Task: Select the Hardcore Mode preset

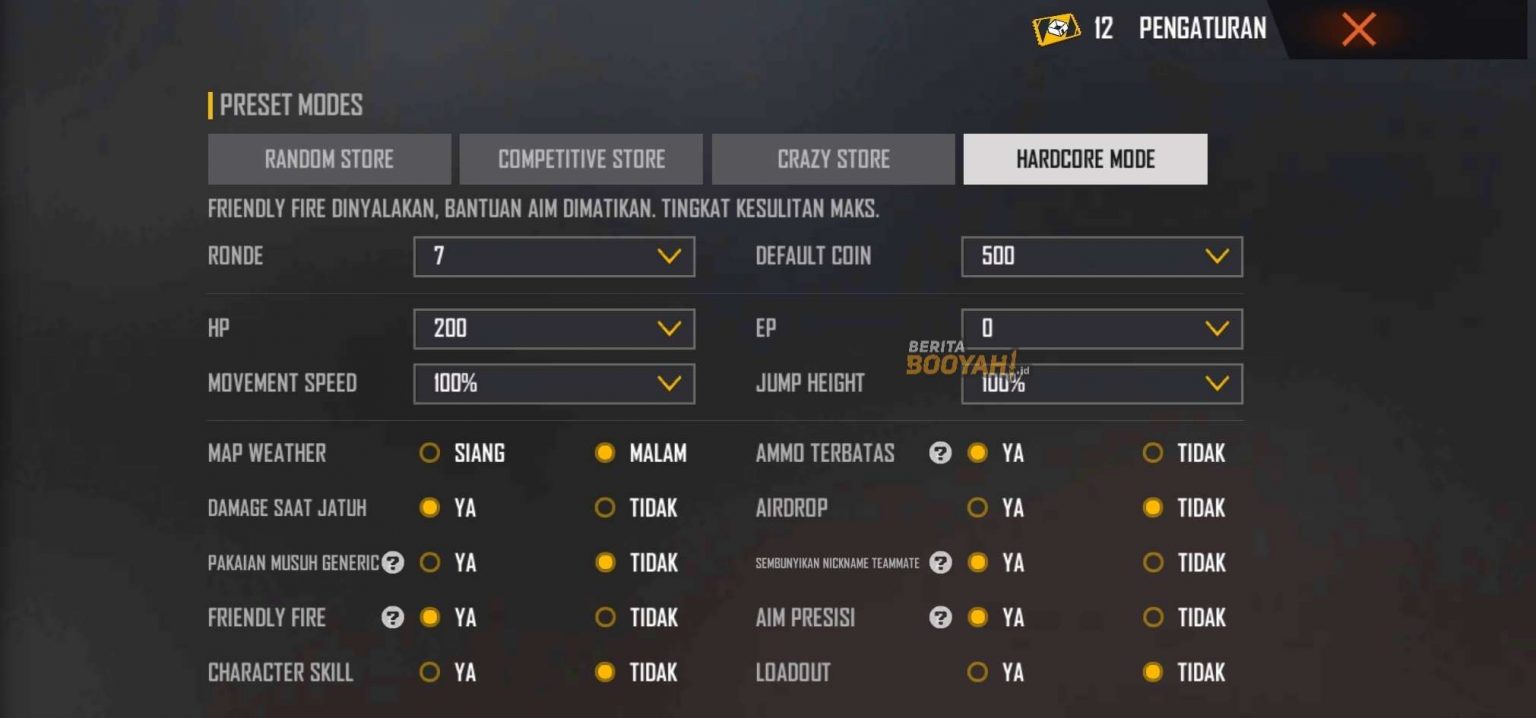Action: (x=1085, y=159)
